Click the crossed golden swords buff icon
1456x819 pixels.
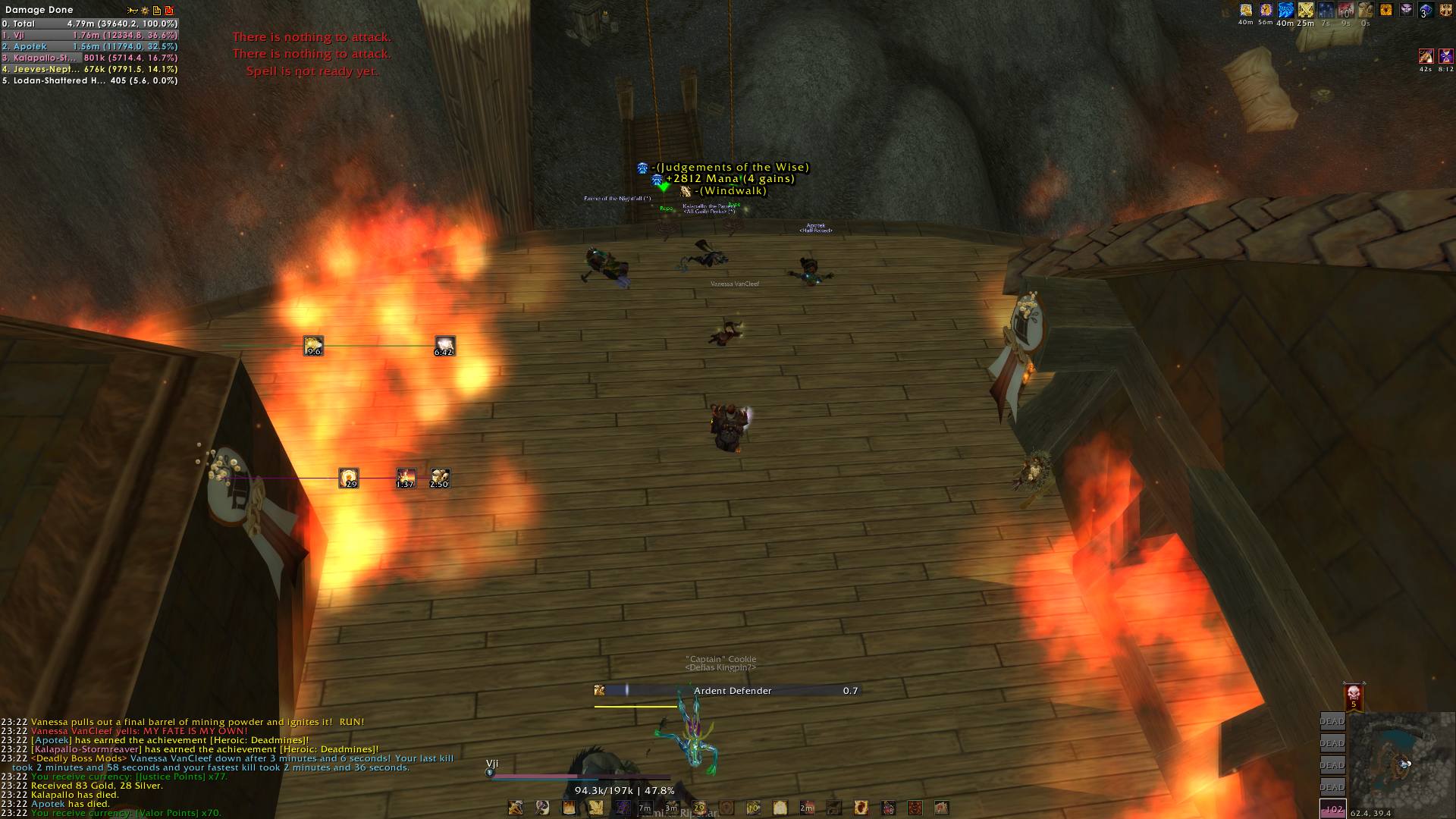(1305, 11)
